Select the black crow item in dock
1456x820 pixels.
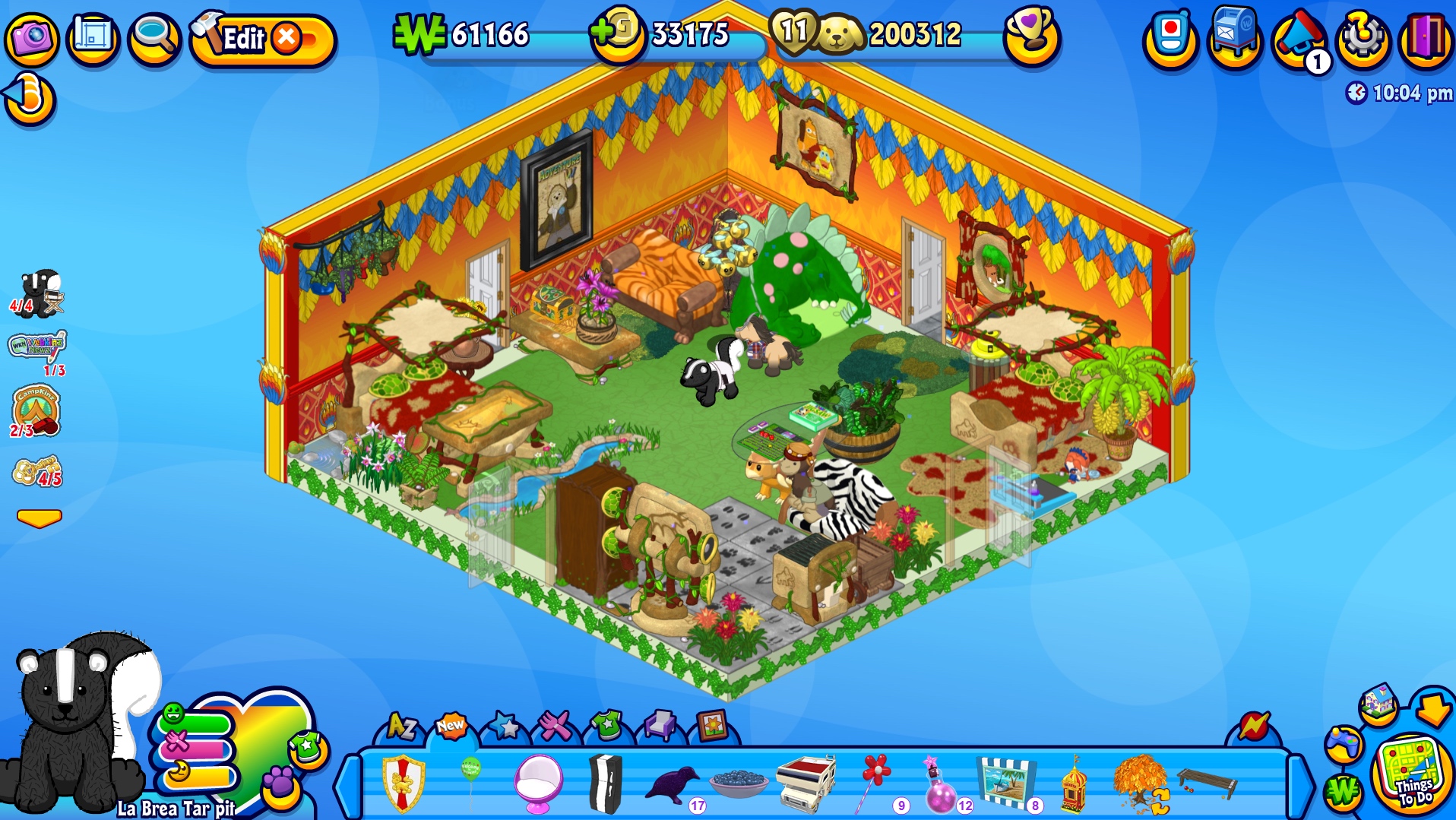672,784
